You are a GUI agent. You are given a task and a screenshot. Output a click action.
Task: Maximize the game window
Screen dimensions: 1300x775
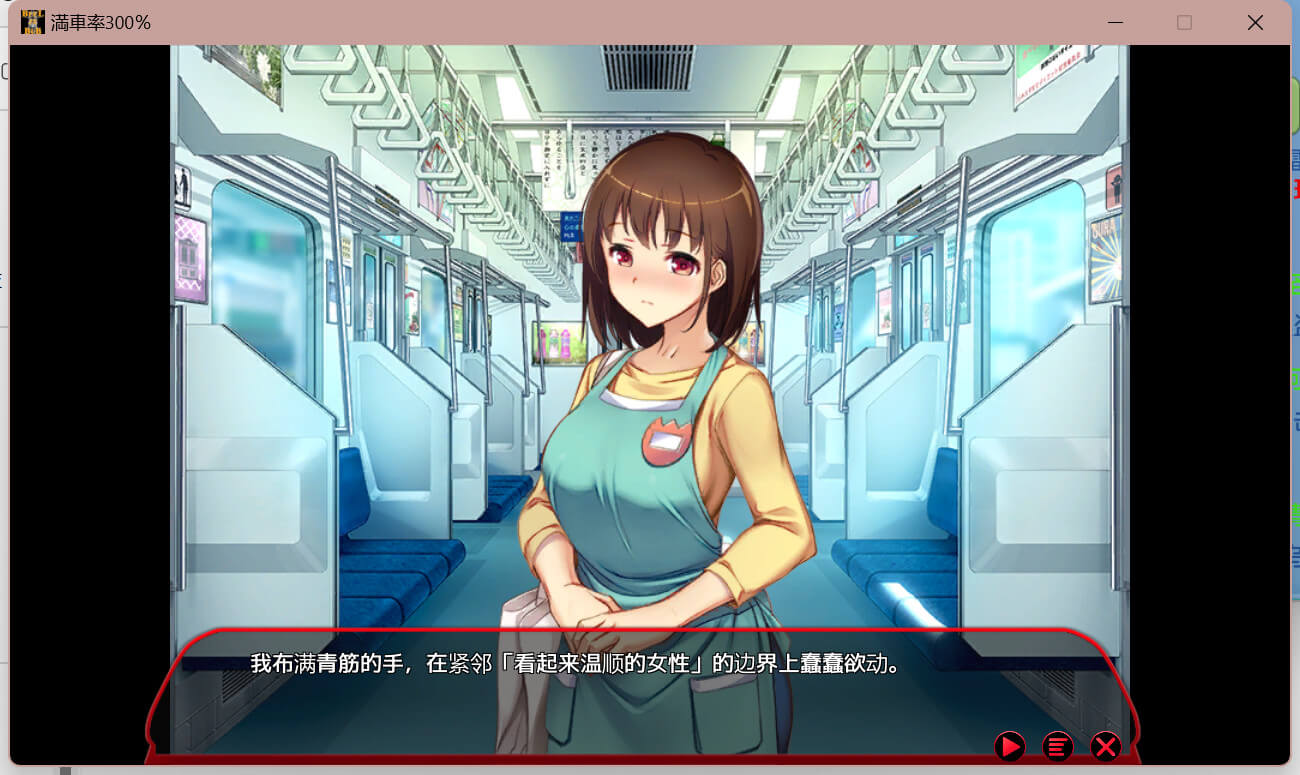1184,22
